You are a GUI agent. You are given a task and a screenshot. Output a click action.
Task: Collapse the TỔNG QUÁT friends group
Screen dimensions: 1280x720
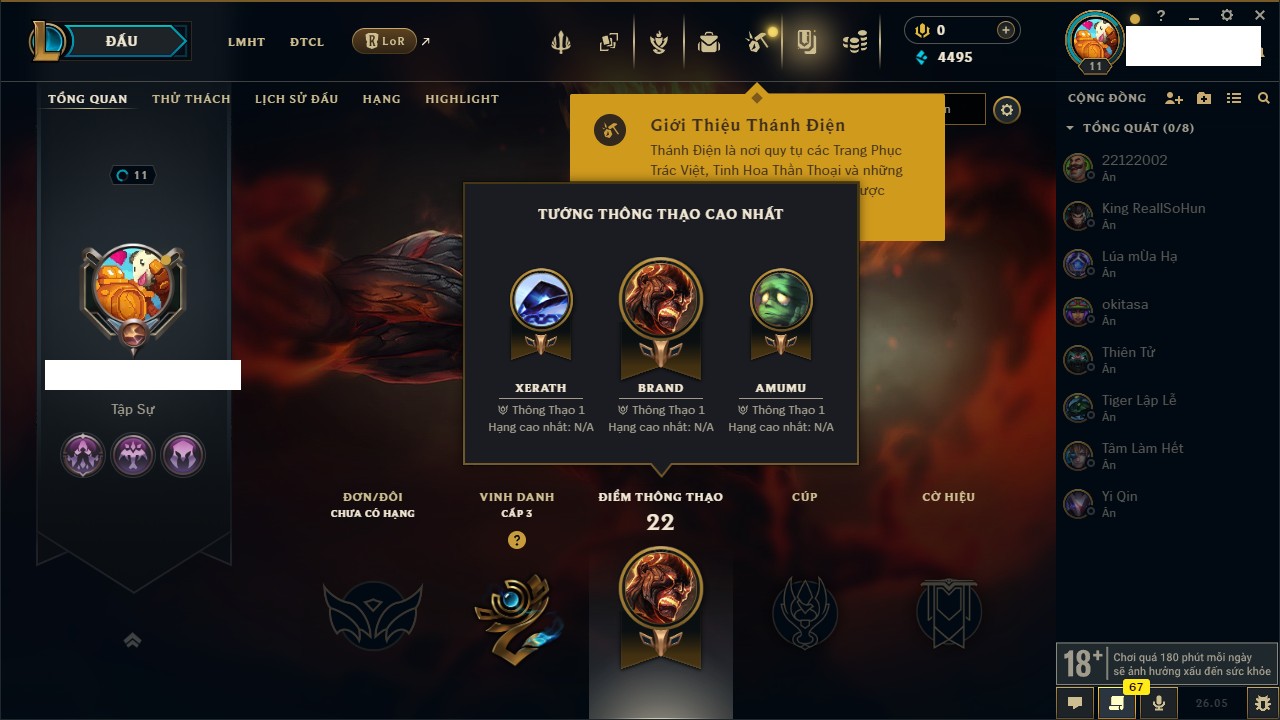point(1070,128)
